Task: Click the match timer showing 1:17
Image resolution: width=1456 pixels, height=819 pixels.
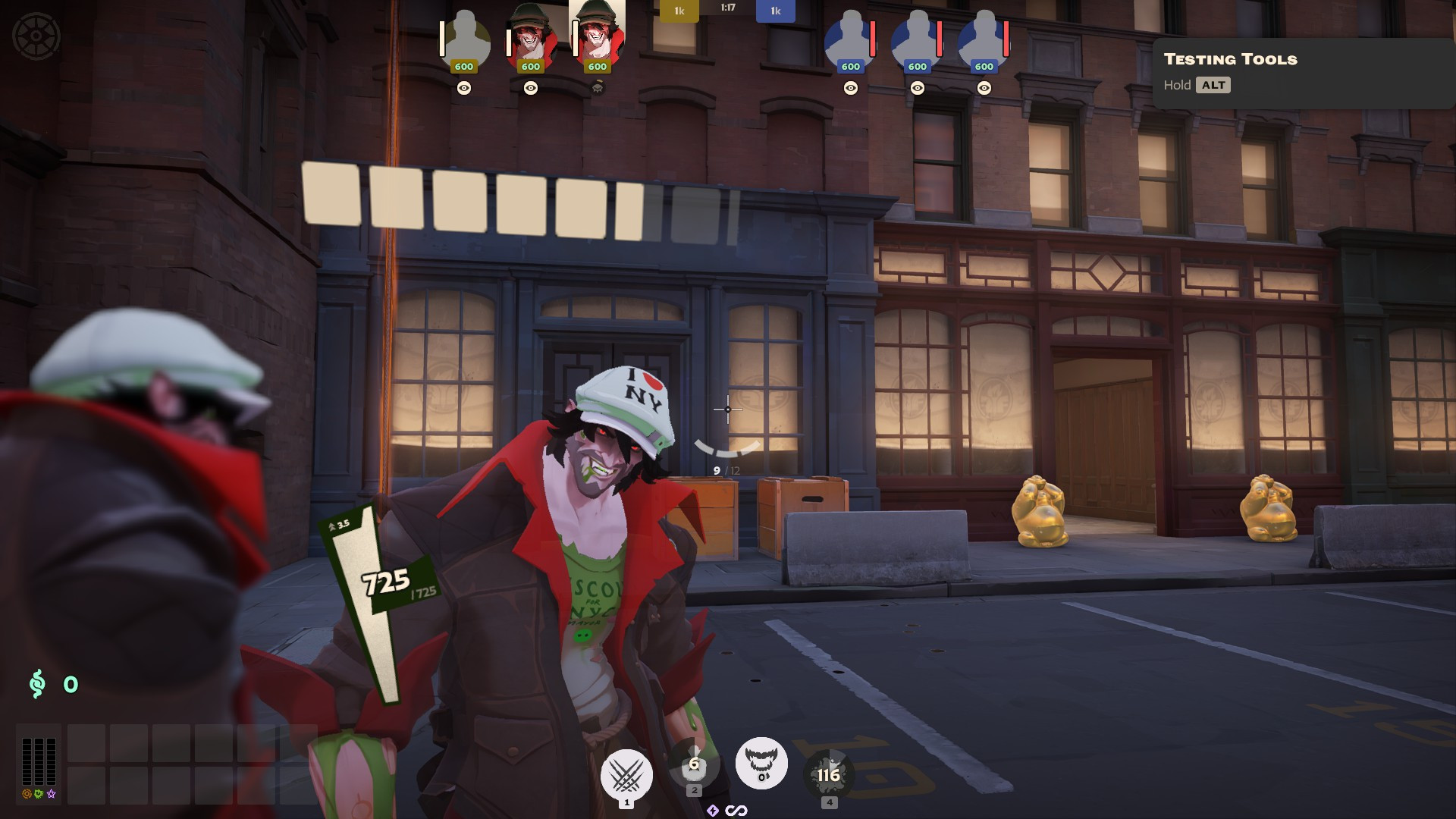Action: pos(727,10)
